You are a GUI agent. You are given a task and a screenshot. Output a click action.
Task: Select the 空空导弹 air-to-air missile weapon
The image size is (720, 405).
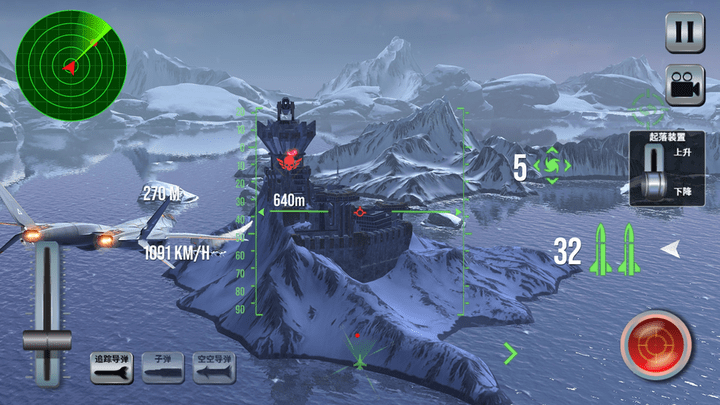pyautogui.click(x=214, y=368)
